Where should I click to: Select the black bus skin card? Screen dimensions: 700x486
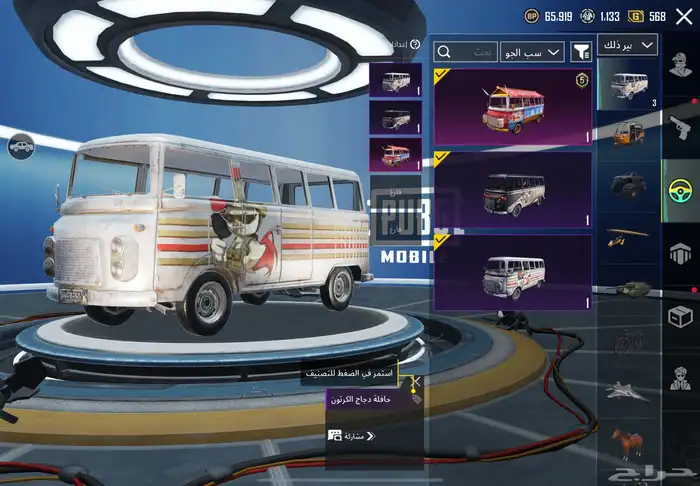pos(511,189)
